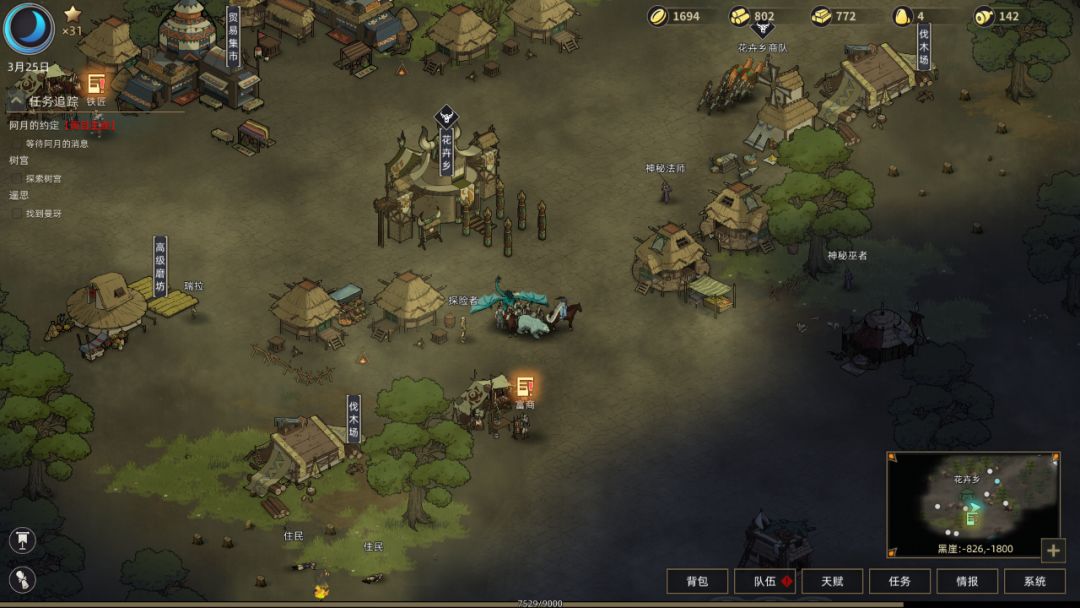Open the 背包 backpack menu

tap(697, 581)
